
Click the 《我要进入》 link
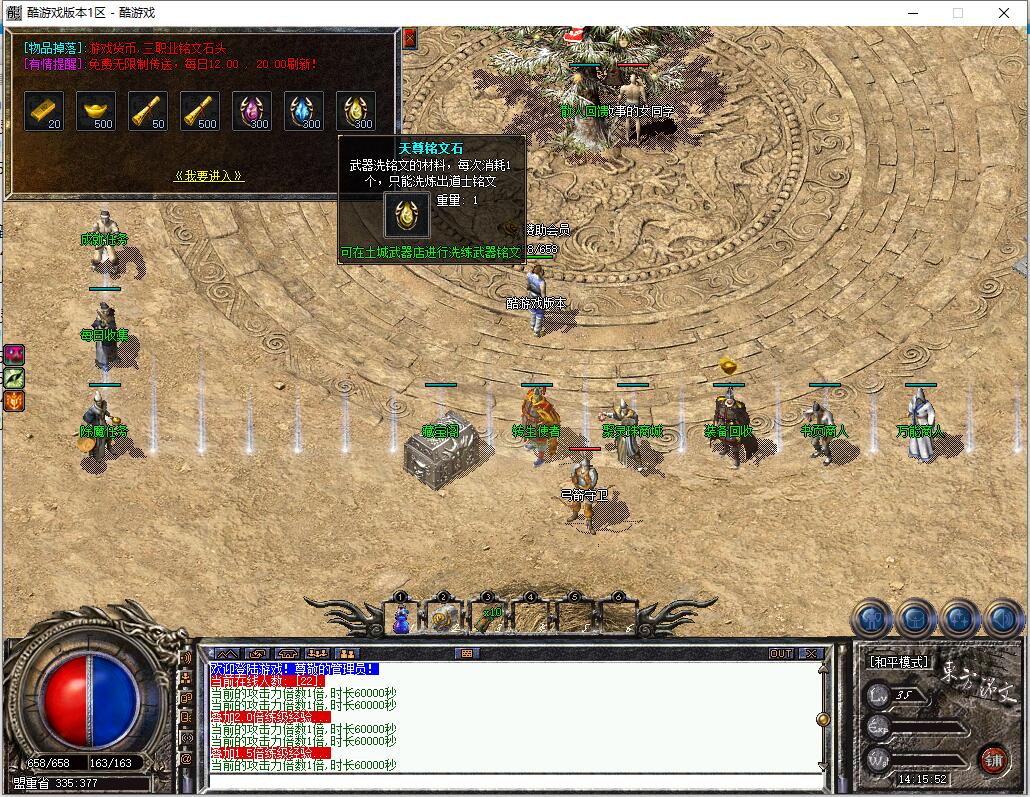click(x=209, y=176)
